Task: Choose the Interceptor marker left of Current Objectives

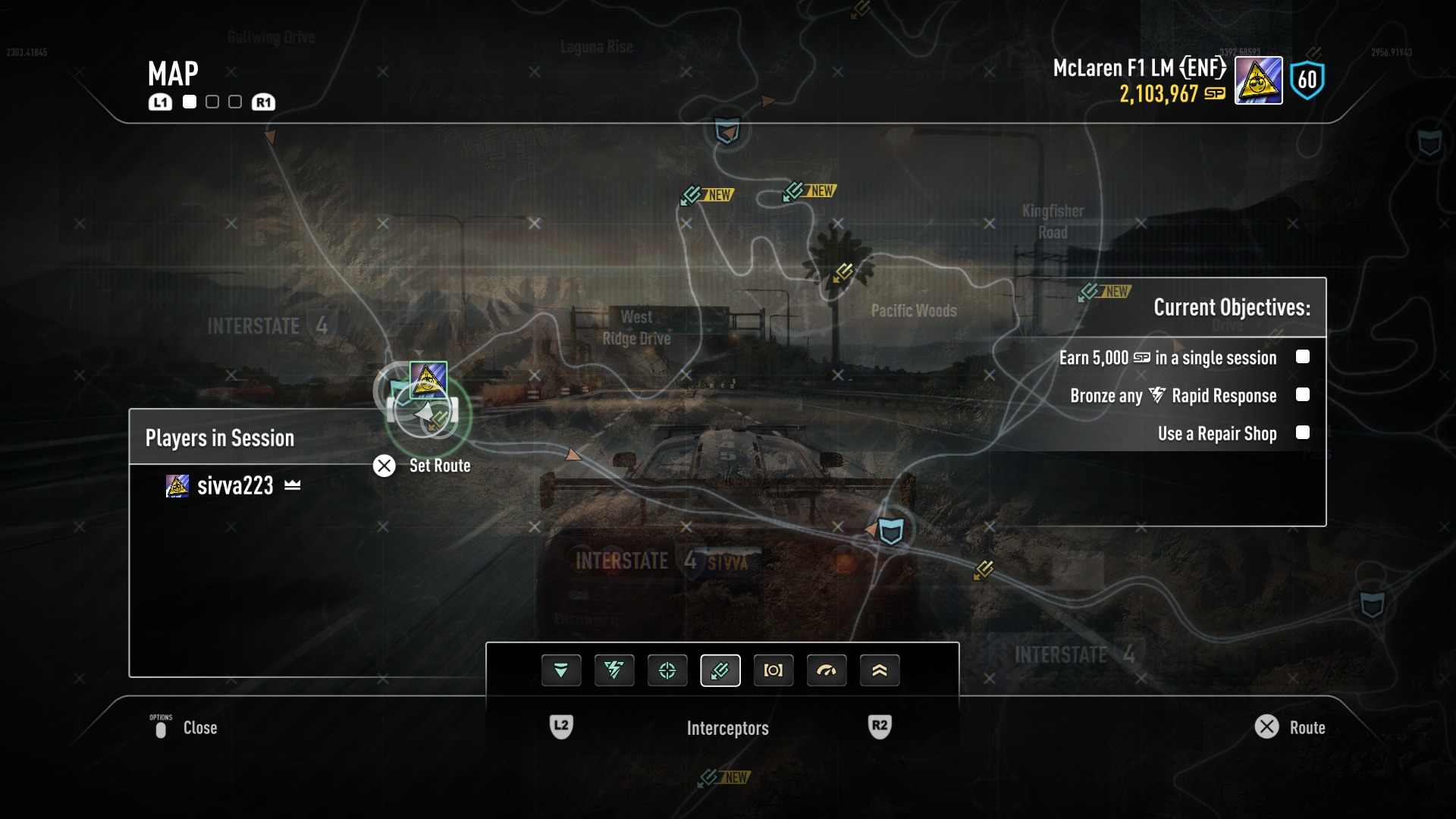Action: click(1090, 292)
